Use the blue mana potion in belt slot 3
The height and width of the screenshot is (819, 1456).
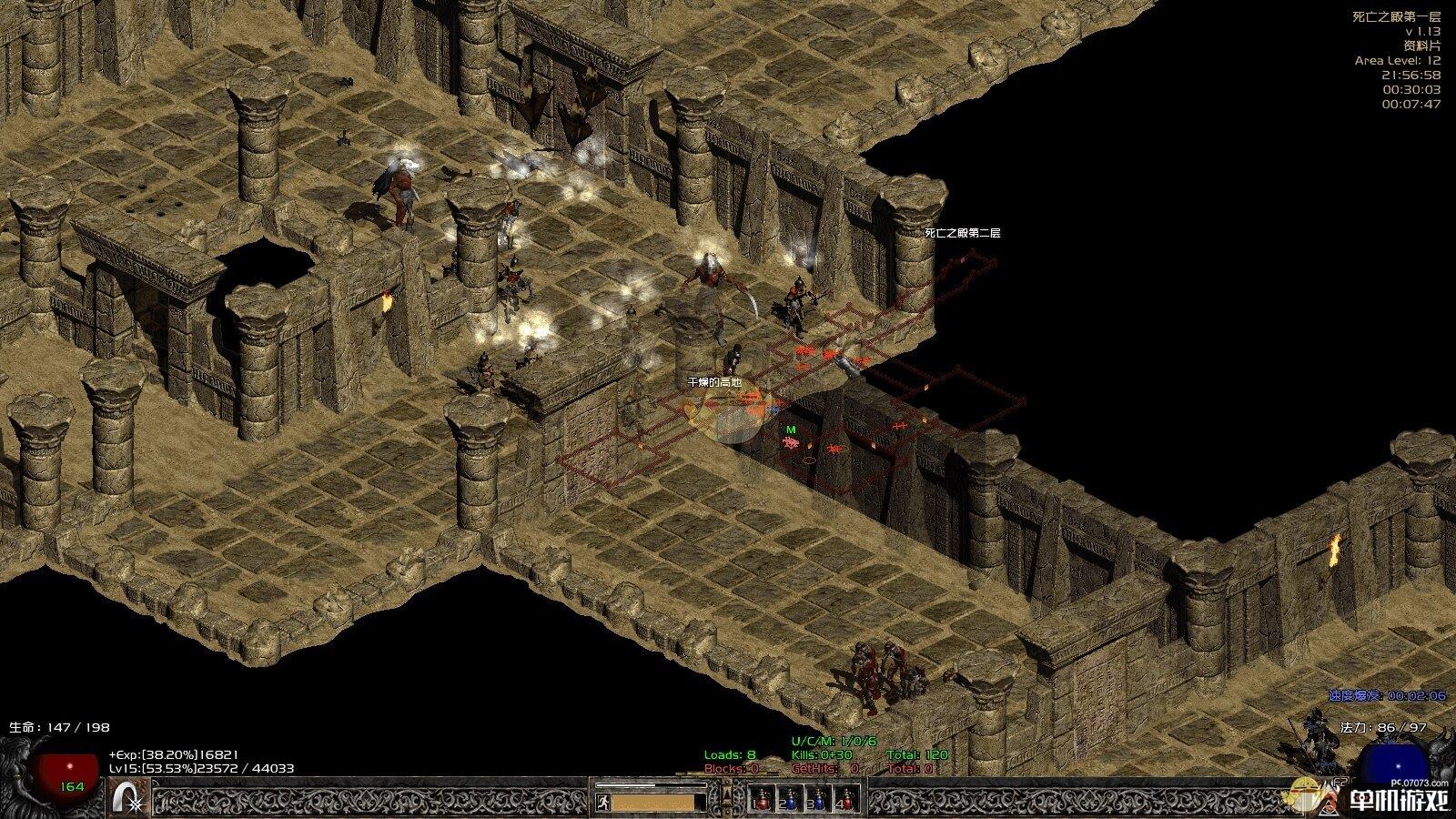pyautogui.click(x=819, y=799)
